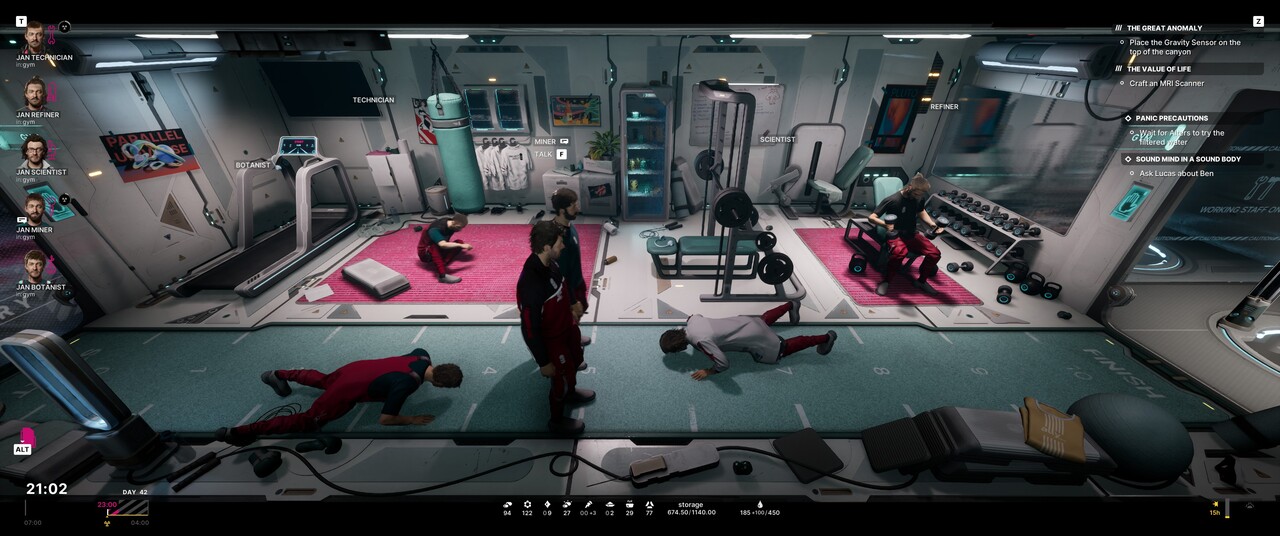1280x536 pixels.
Task: Click the radiation badge beside Jan Technician
Action: (65, 27)
